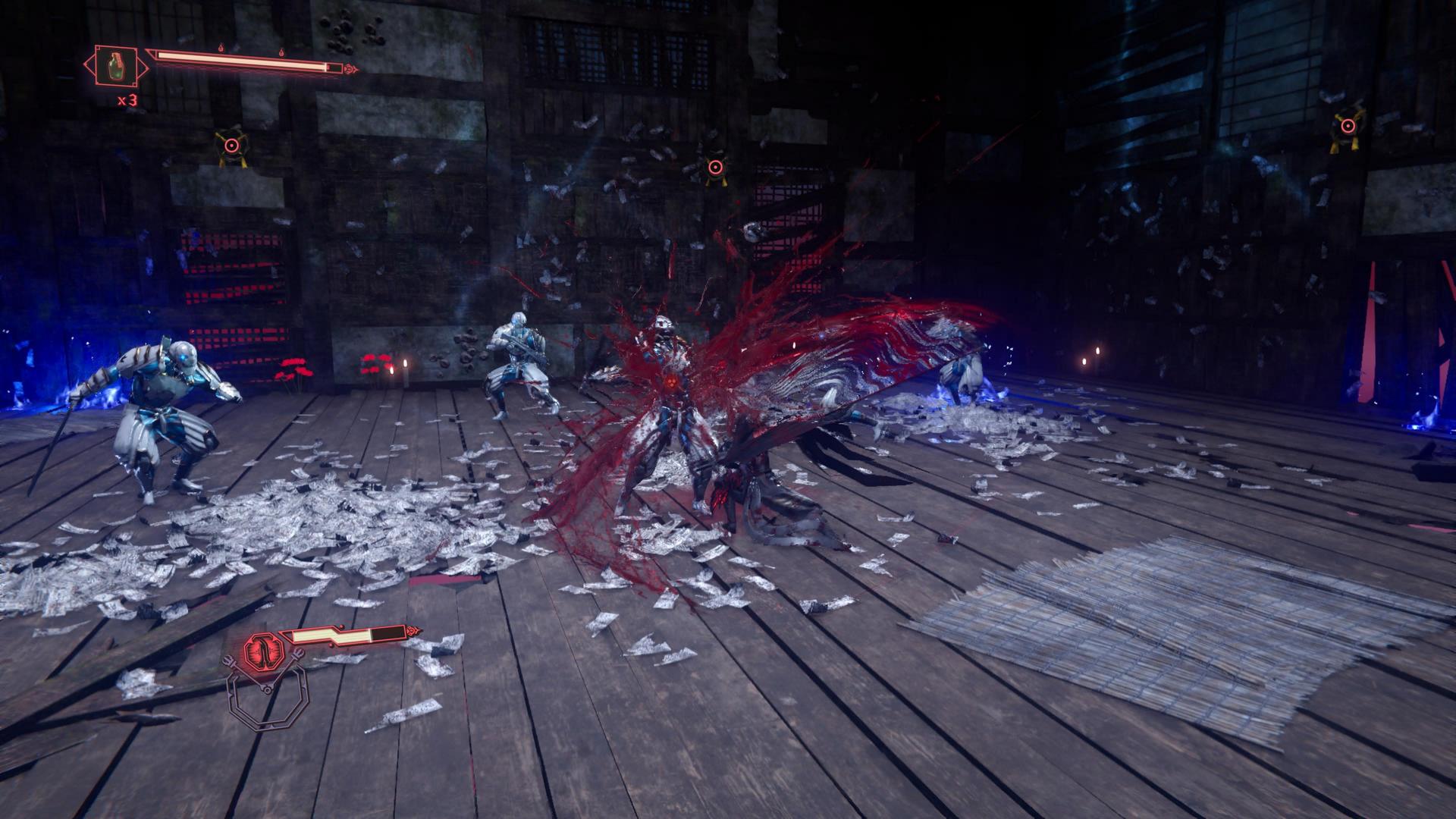
Task: Click the empty octagonal frame below the emblem
Action: tap(265, 698)
